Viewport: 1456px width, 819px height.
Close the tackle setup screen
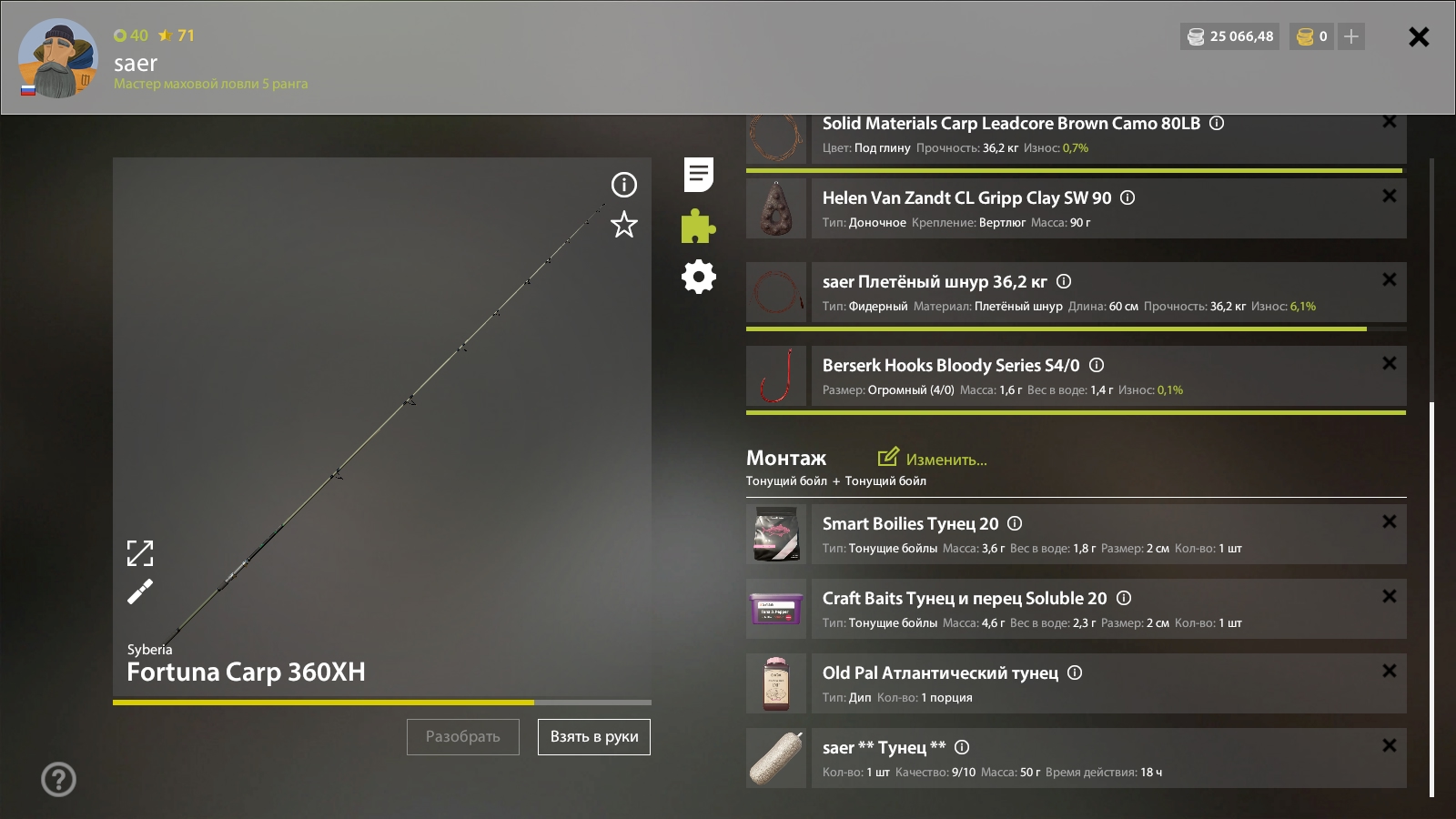point(1418,37)
